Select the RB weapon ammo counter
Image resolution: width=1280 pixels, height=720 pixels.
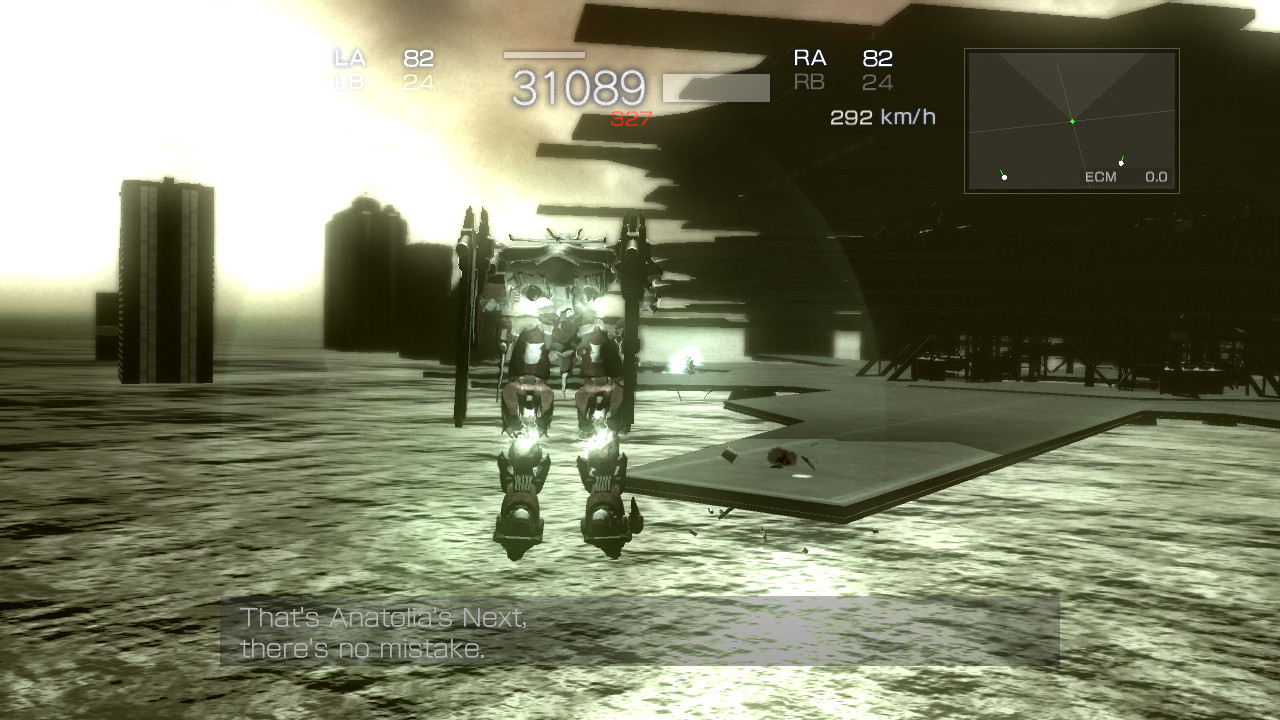877,82
